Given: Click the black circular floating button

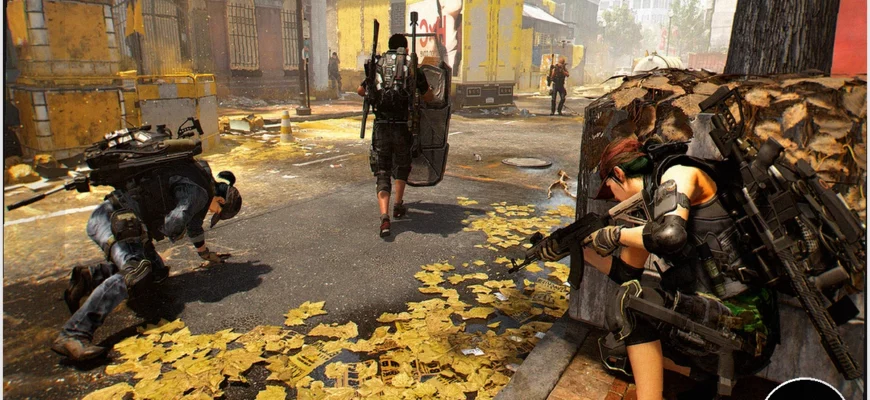Looking at the screenshot, I should click(803, 391).
